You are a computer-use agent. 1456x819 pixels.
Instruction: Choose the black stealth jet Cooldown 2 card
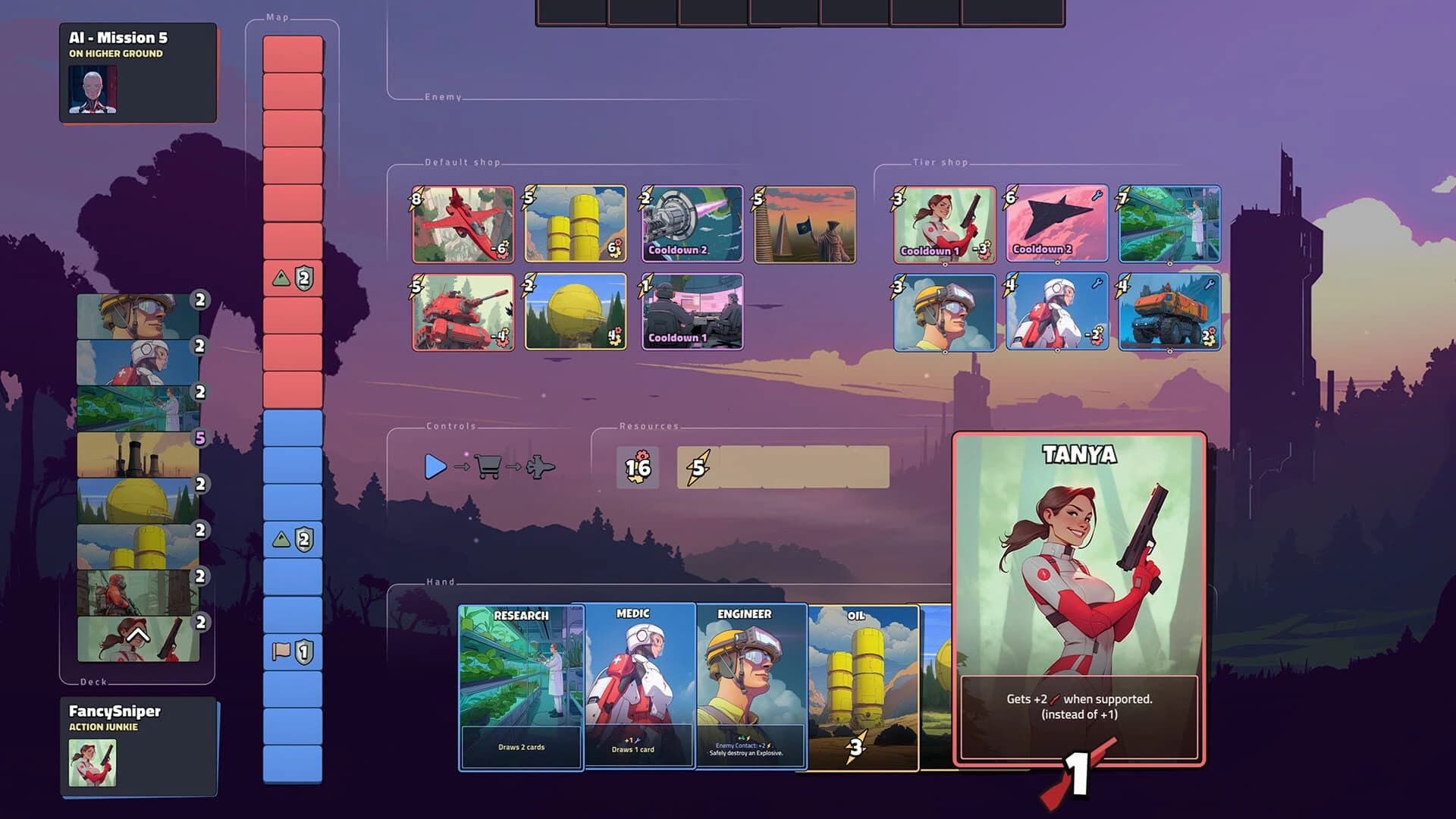1057,224
